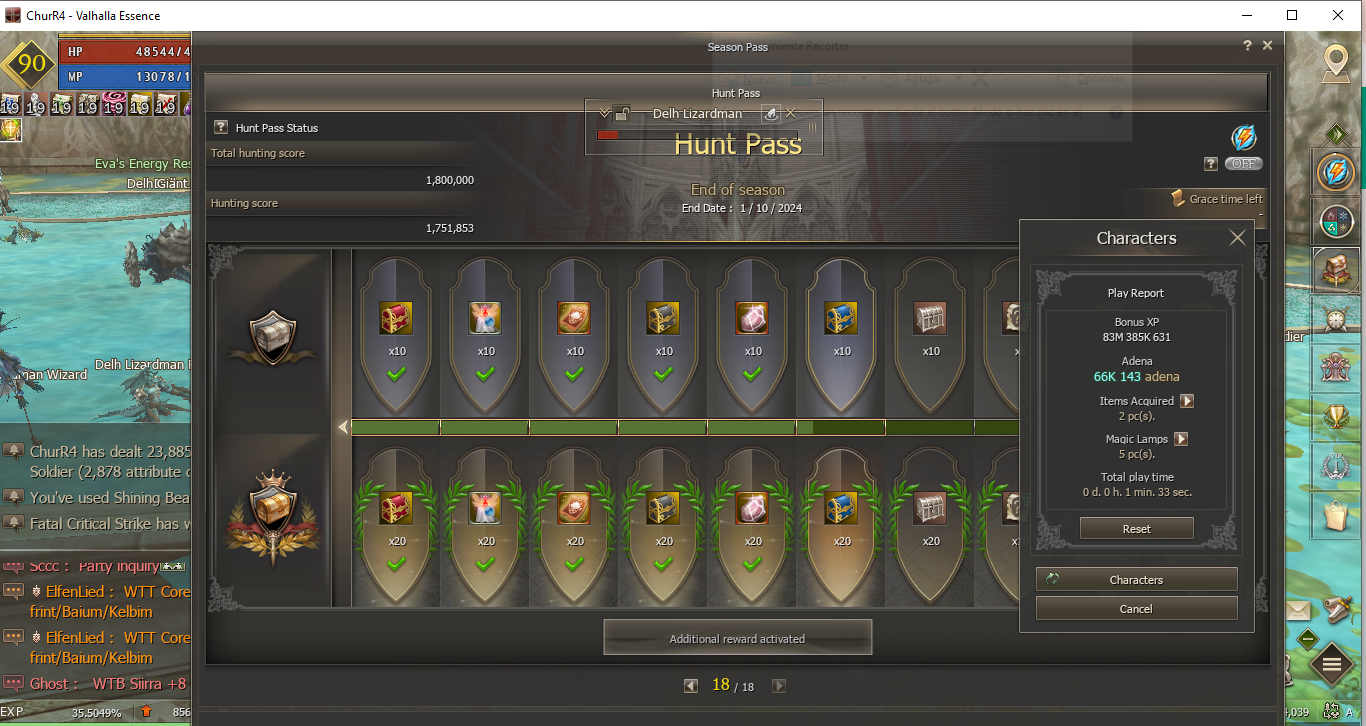This screenshot has width=1366, height=726.
Task: Expand the Items Acquired list
Action: tap(1187, 401)
